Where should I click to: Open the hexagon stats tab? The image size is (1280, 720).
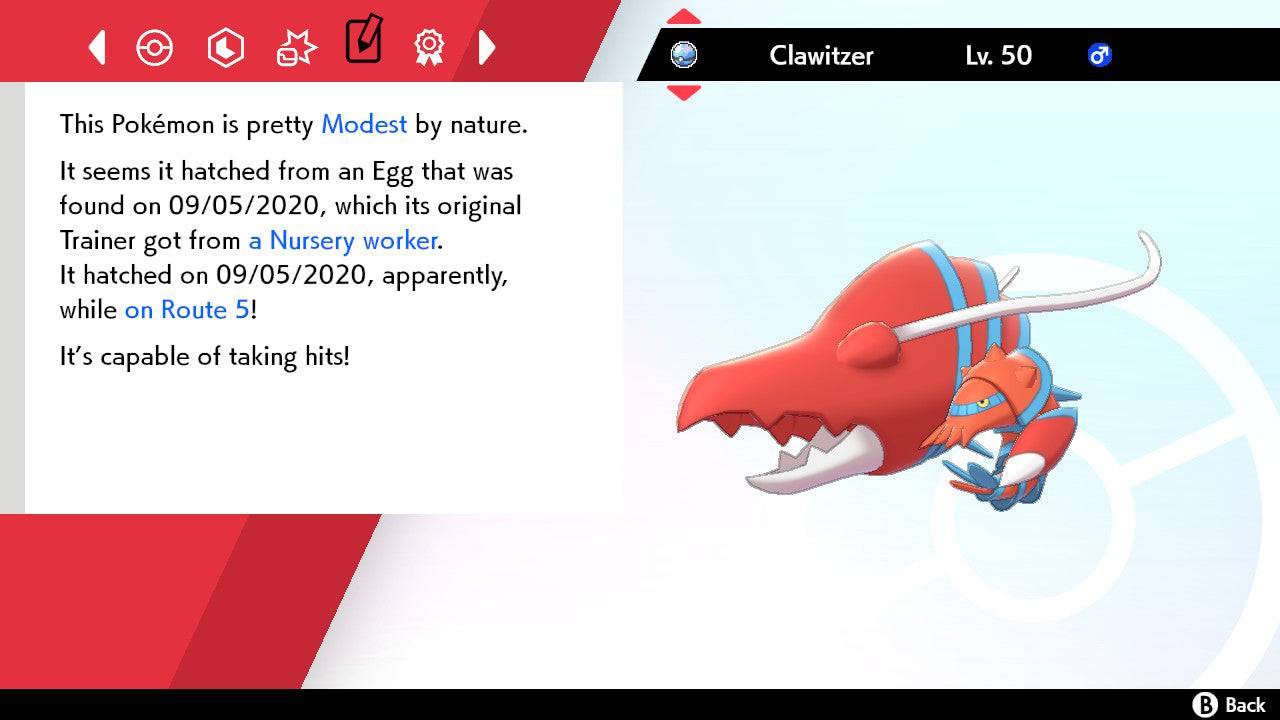pos(225,47)
